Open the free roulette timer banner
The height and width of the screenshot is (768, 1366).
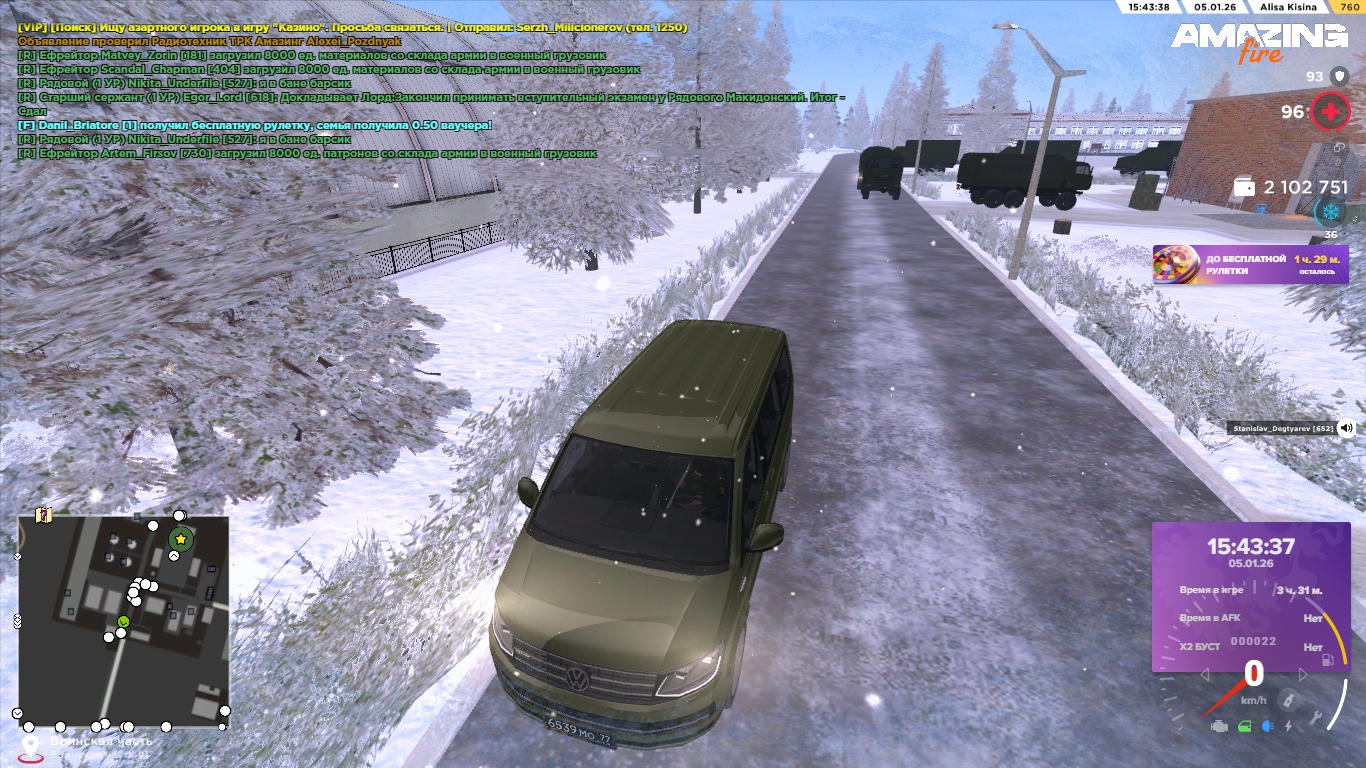1250,265
